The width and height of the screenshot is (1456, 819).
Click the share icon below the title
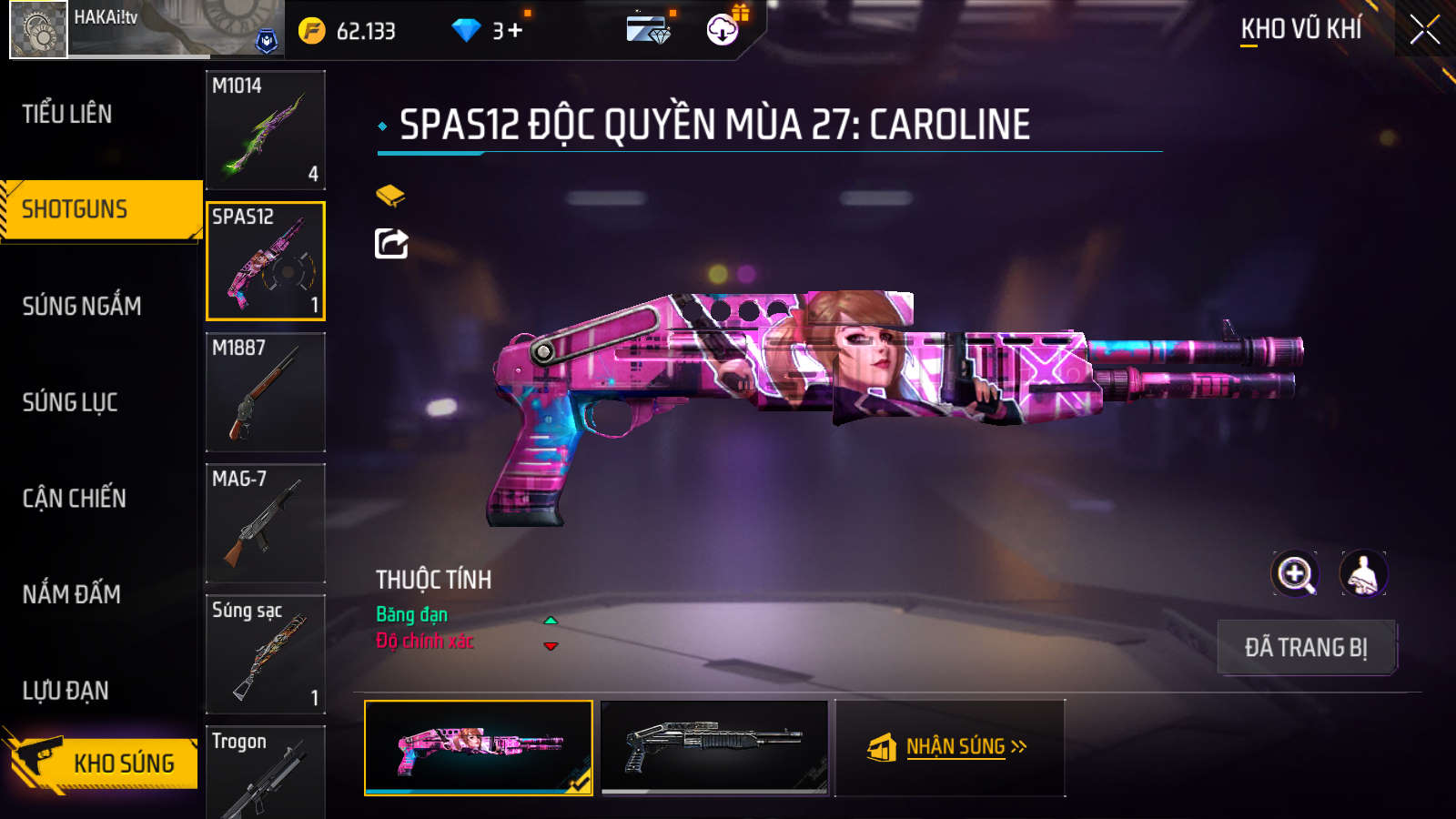pos(391,244)
